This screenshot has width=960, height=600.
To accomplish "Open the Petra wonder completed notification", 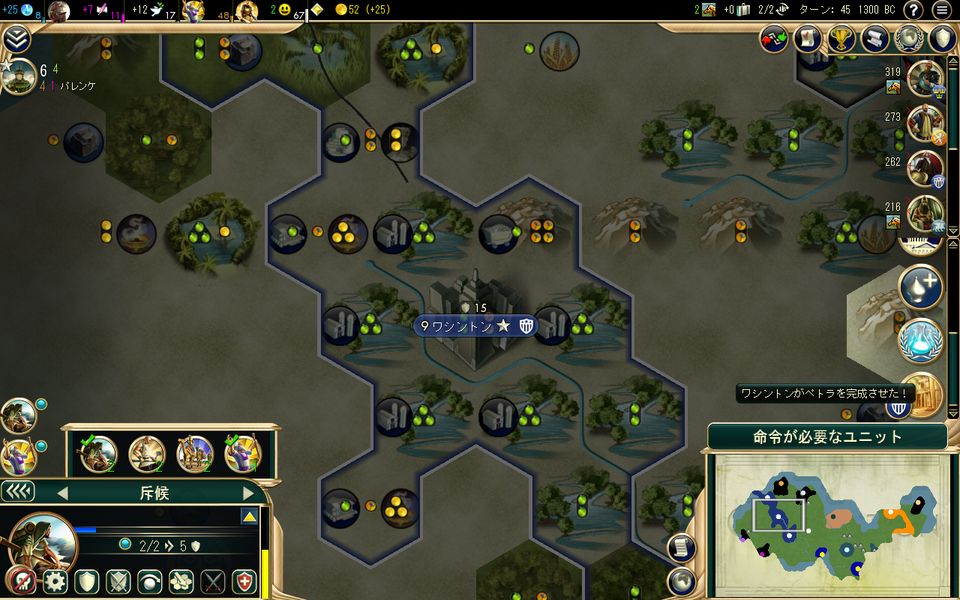I will tap(922, 393).
